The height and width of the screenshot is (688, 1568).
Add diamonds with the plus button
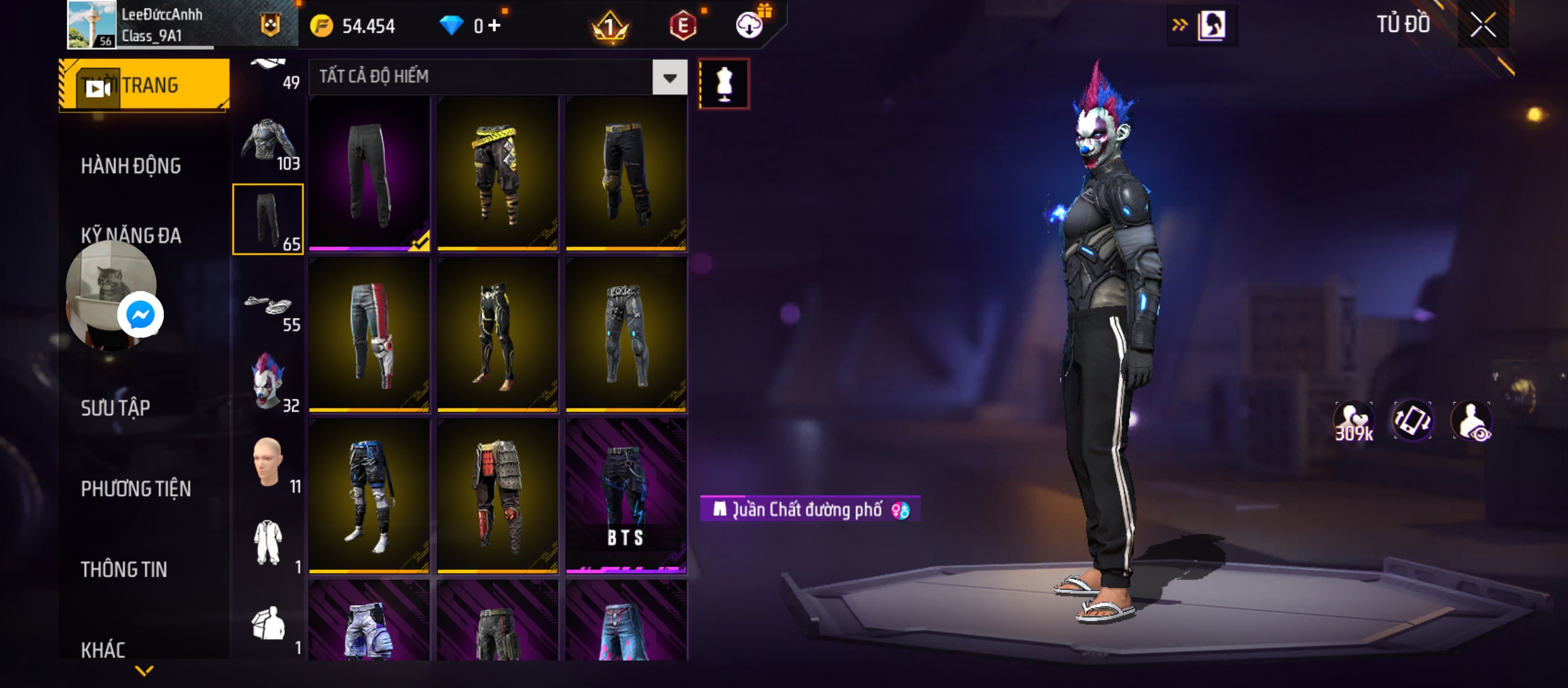pos(495,25)
